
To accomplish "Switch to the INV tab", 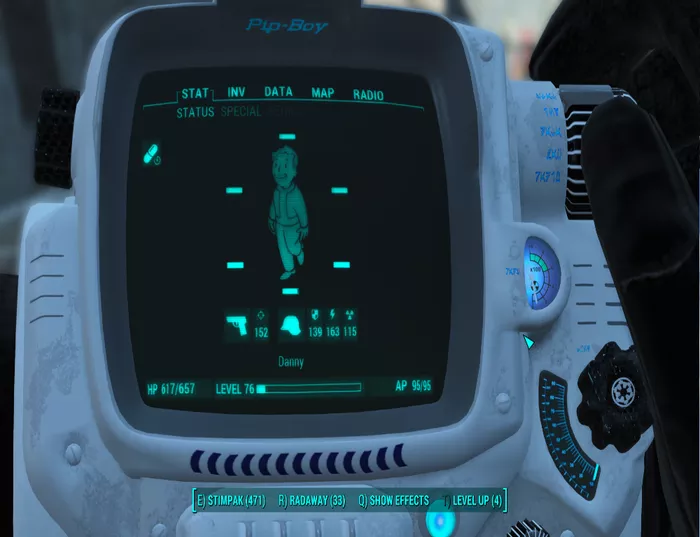I will click(236, 93).
